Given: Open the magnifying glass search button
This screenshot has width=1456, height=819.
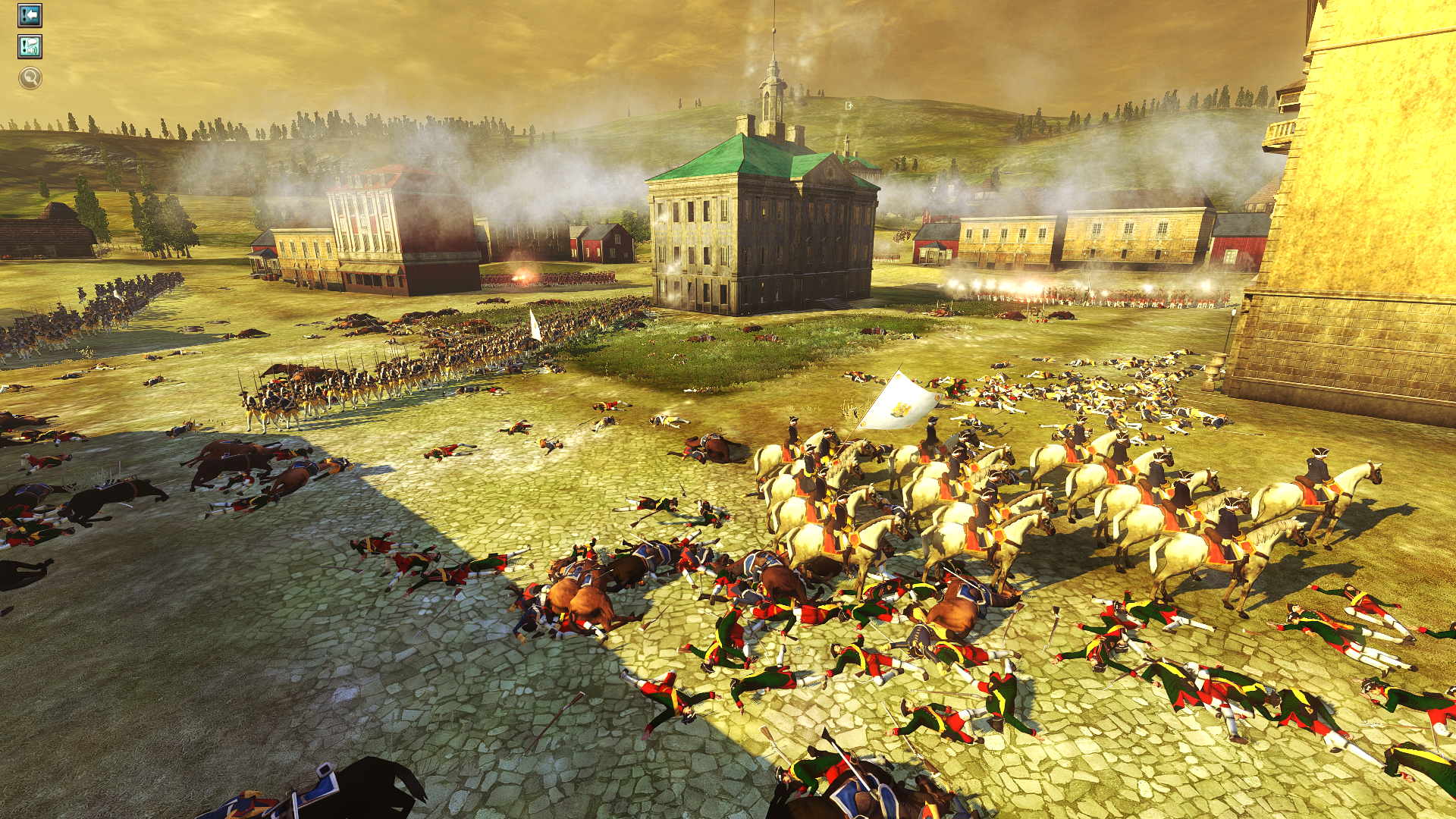Looking at the screenshot, I should pyautogui.click(x=30, y=77).
